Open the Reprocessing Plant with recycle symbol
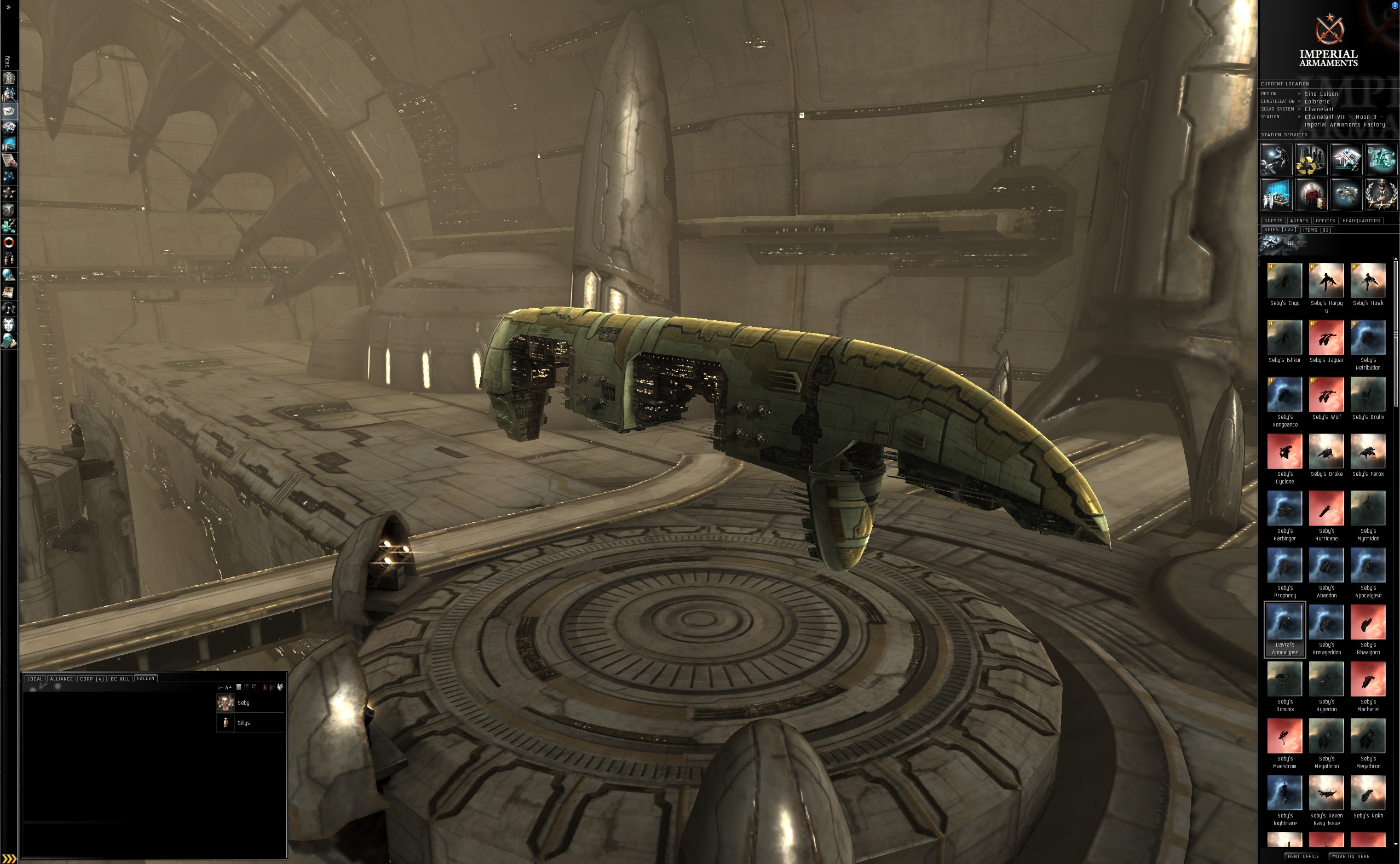 click(1311, 159)
